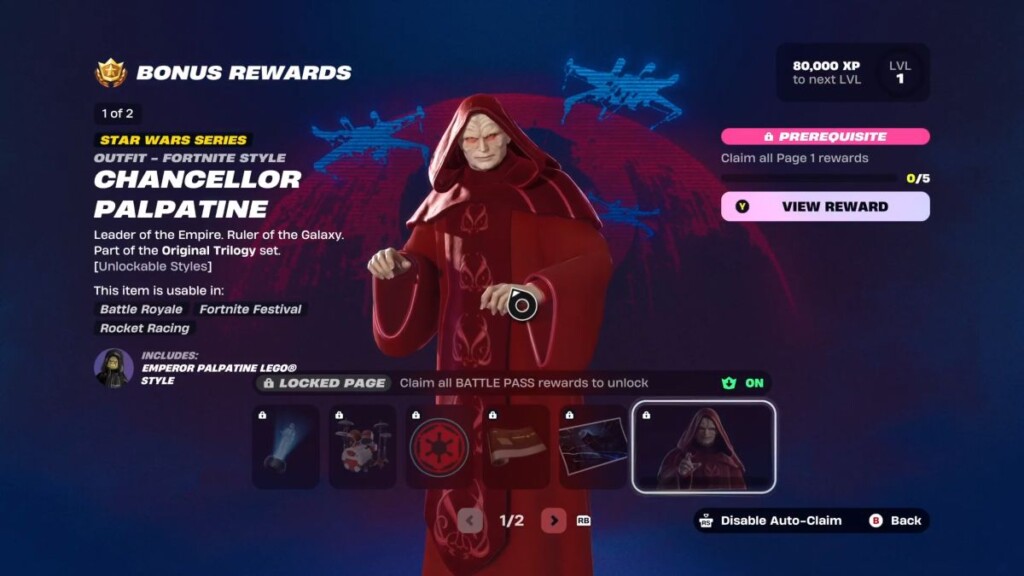
Task: Choose the Imperial emblem reward tile
Action: [439, 447]
